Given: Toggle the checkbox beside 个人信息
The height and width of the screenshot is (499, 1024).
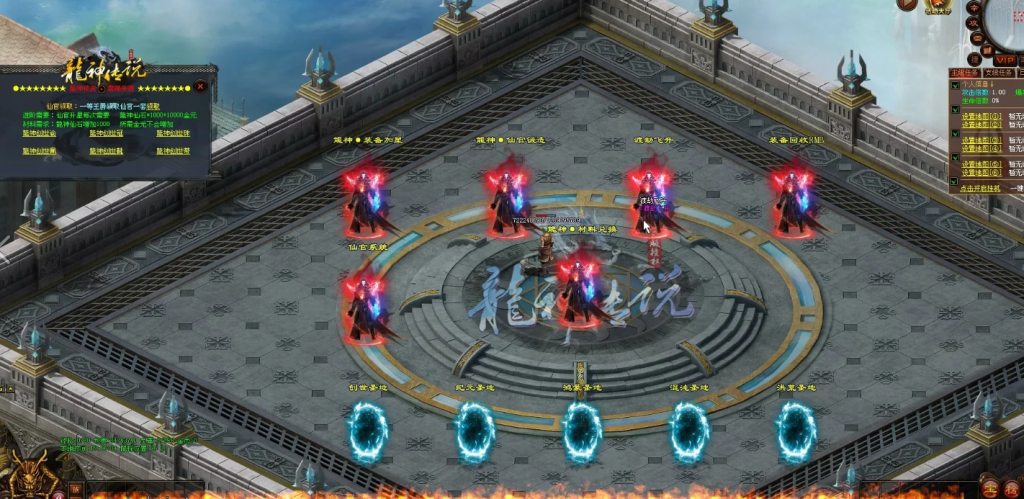Looking at the screenshot, I should [953, 85].
